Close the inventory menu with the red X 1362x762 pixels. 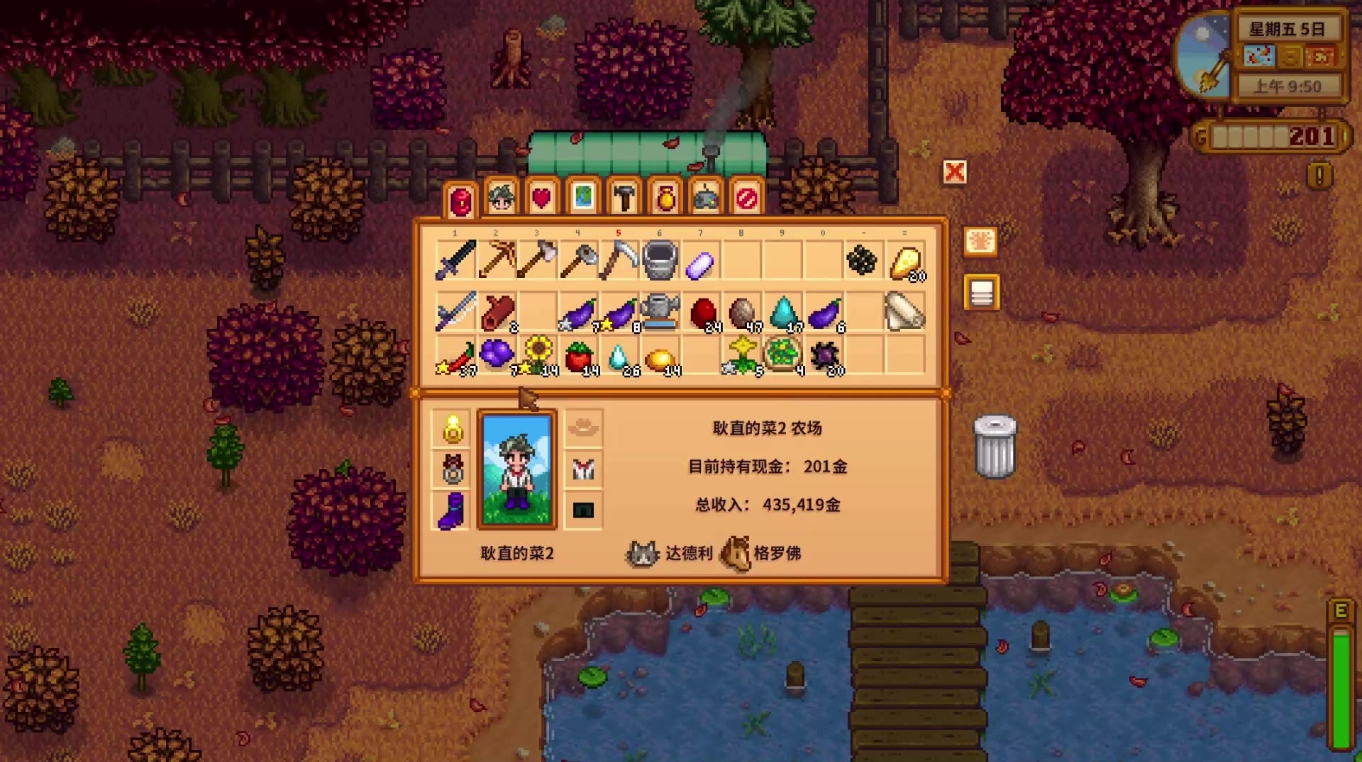click(x=955, y=172)
